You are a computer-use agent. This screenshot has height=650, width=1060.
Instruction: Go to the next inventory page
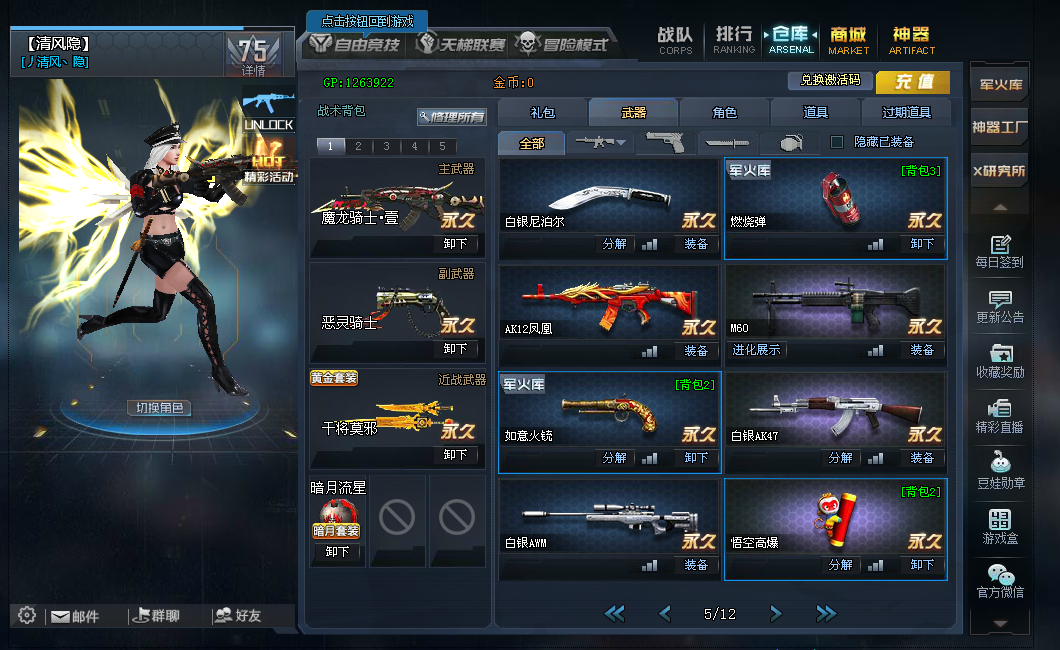pyautogui.click(x=775, y=613)
